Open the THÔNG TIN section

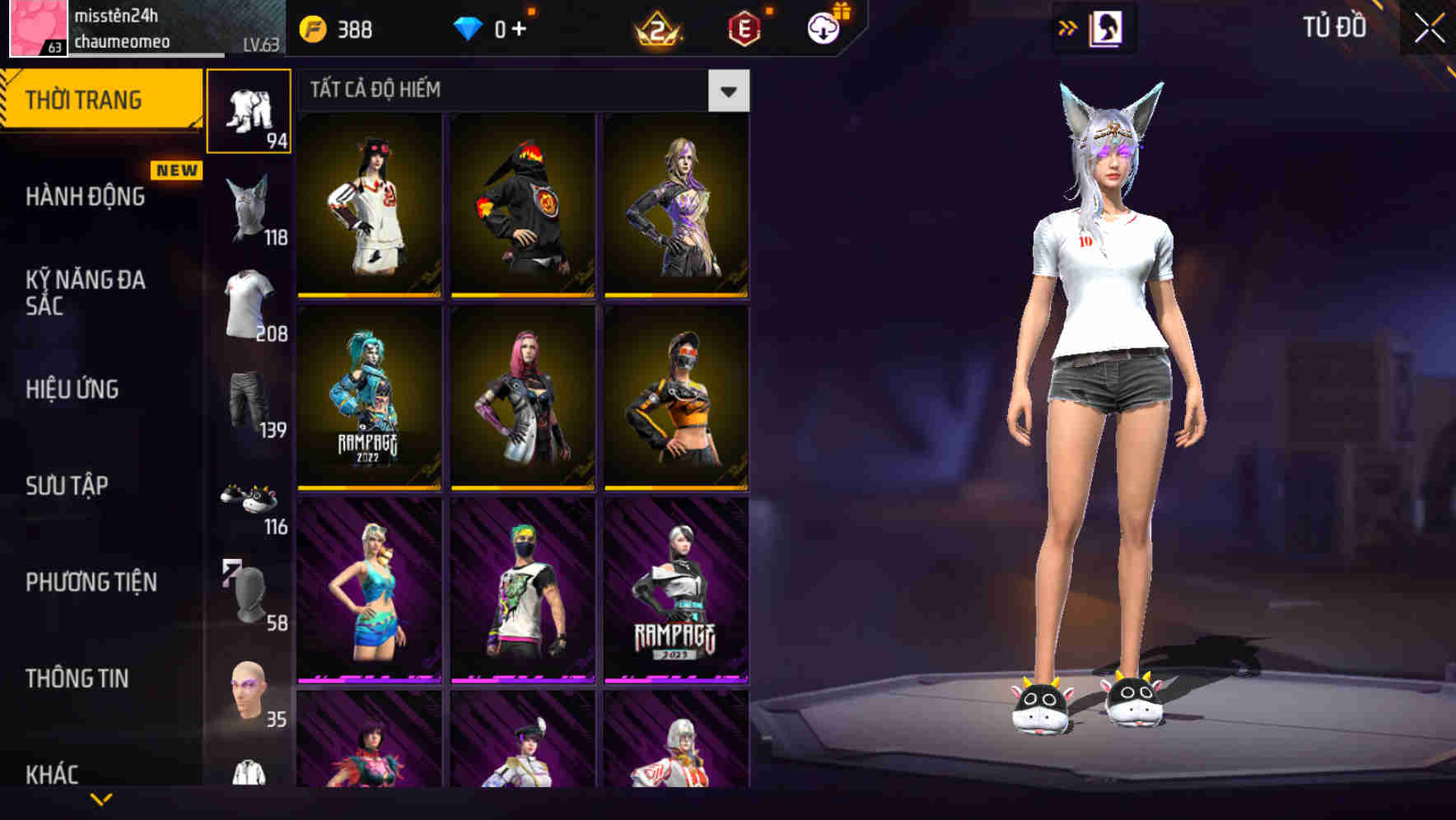coord(78,678)
